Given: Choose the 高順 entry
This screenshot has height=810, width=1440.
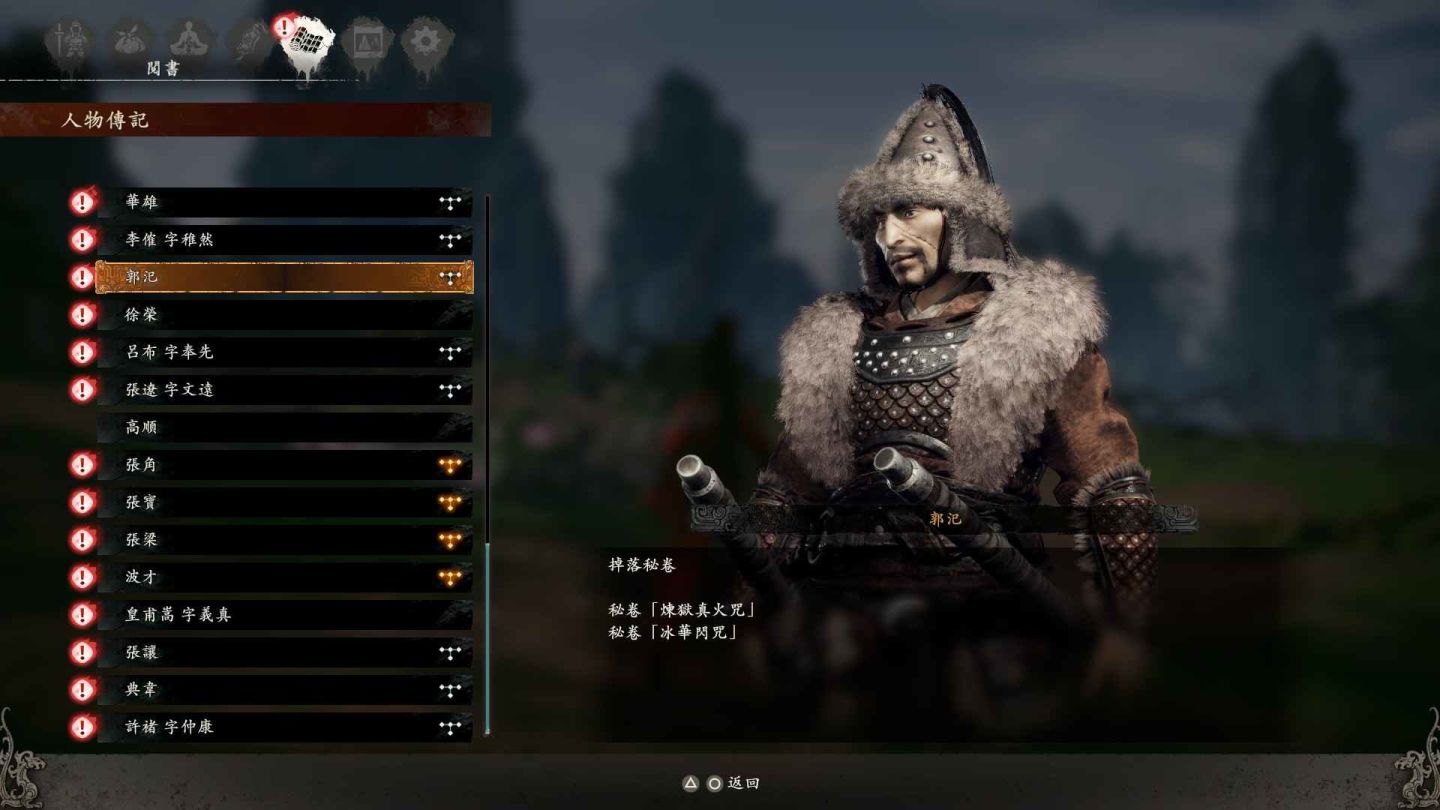Looking at the screenshot, I should (x=284, y=427).
